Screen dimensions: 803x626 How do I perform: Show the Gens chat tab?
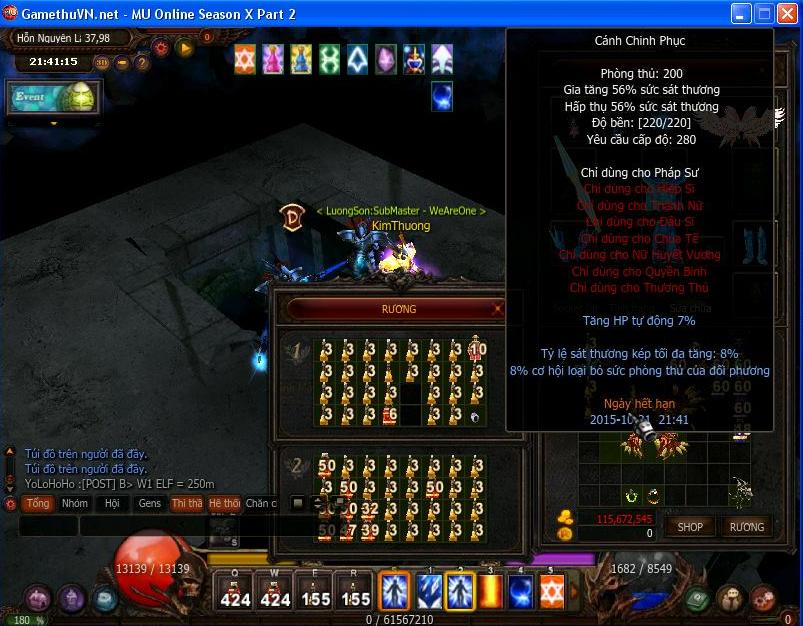click(x=149, y=503)
